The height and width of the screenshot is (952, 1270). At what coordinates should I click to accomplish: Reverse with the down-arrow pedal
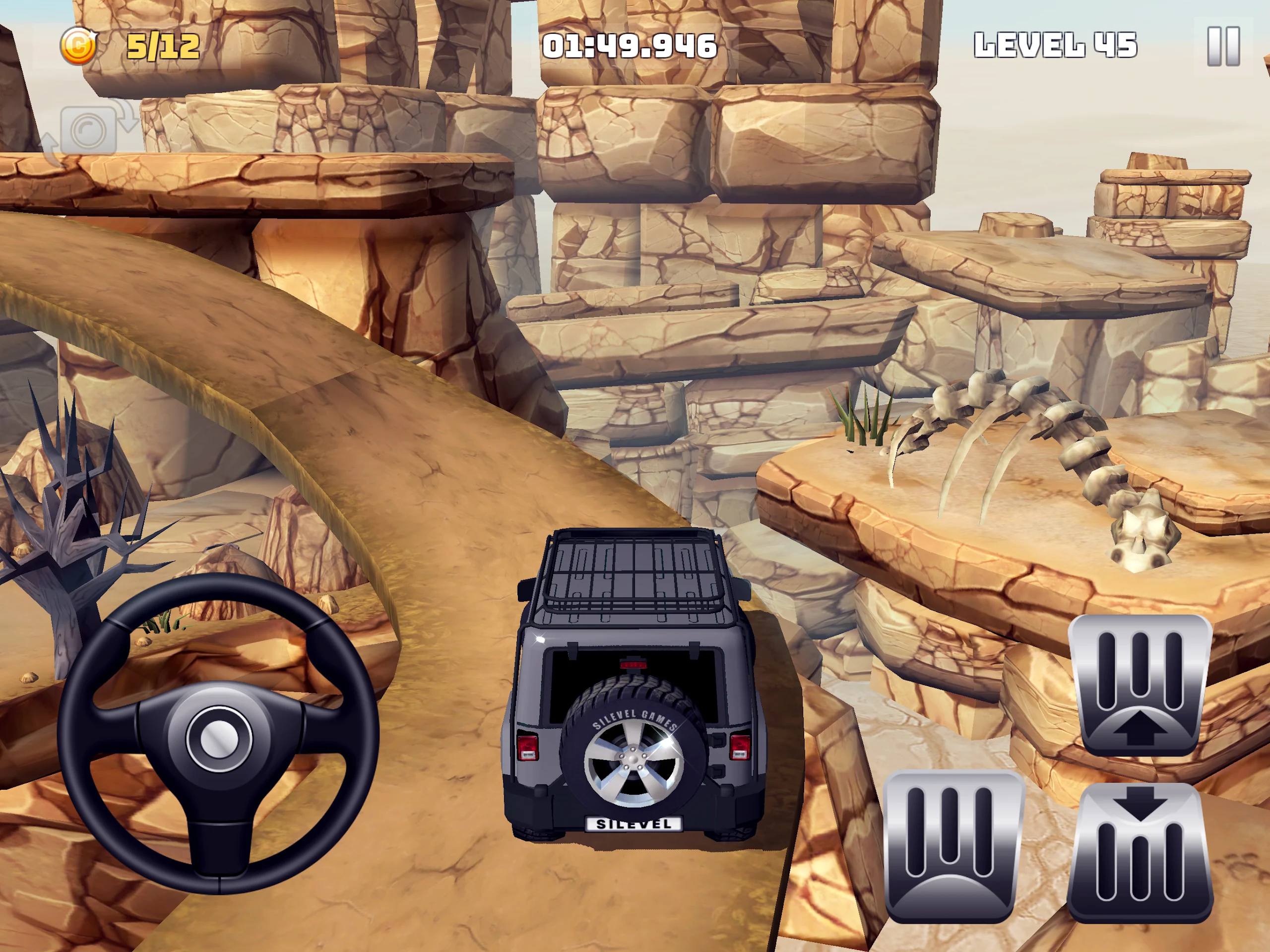[x=1140, y=852]
